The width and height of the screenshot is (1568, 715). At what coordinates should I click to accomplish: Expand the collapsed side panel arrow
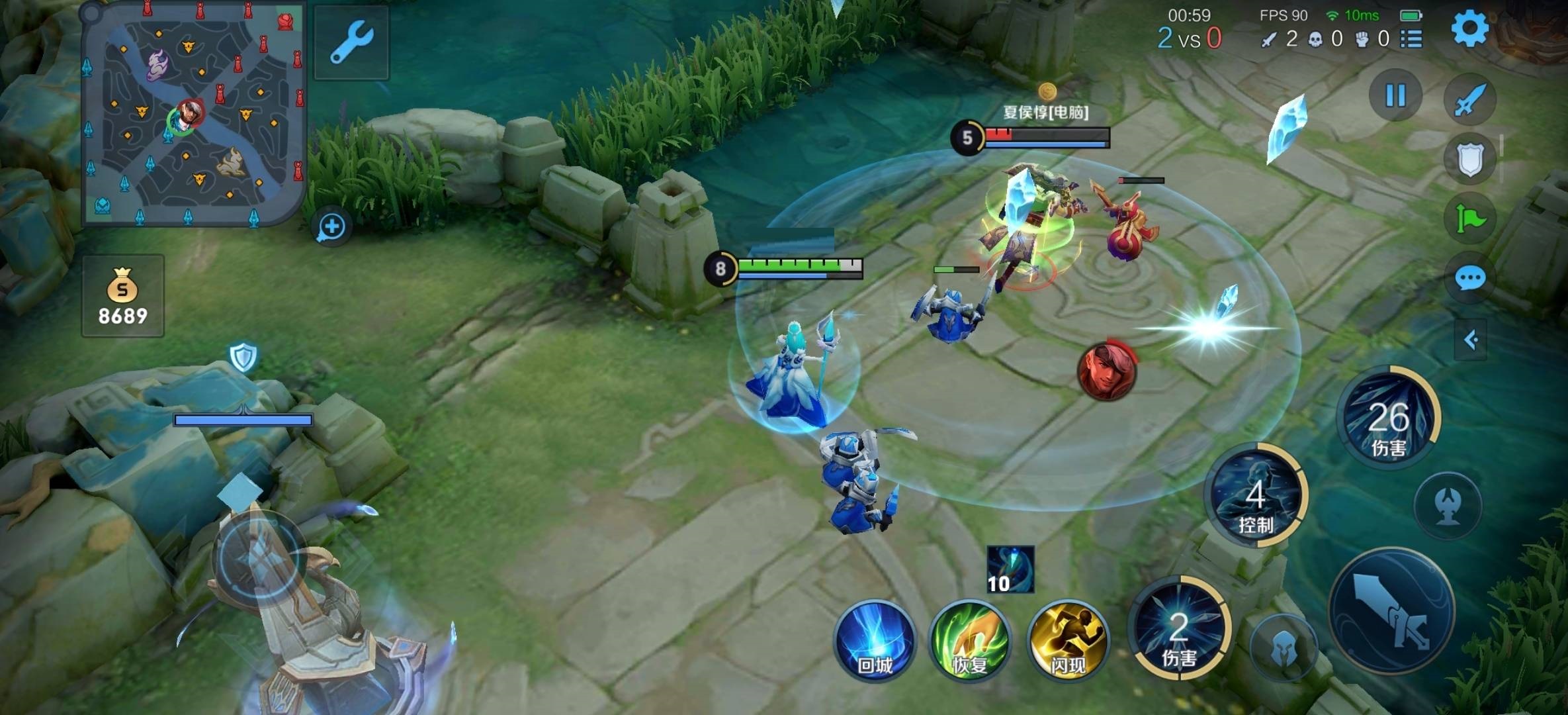(1471, 340)
